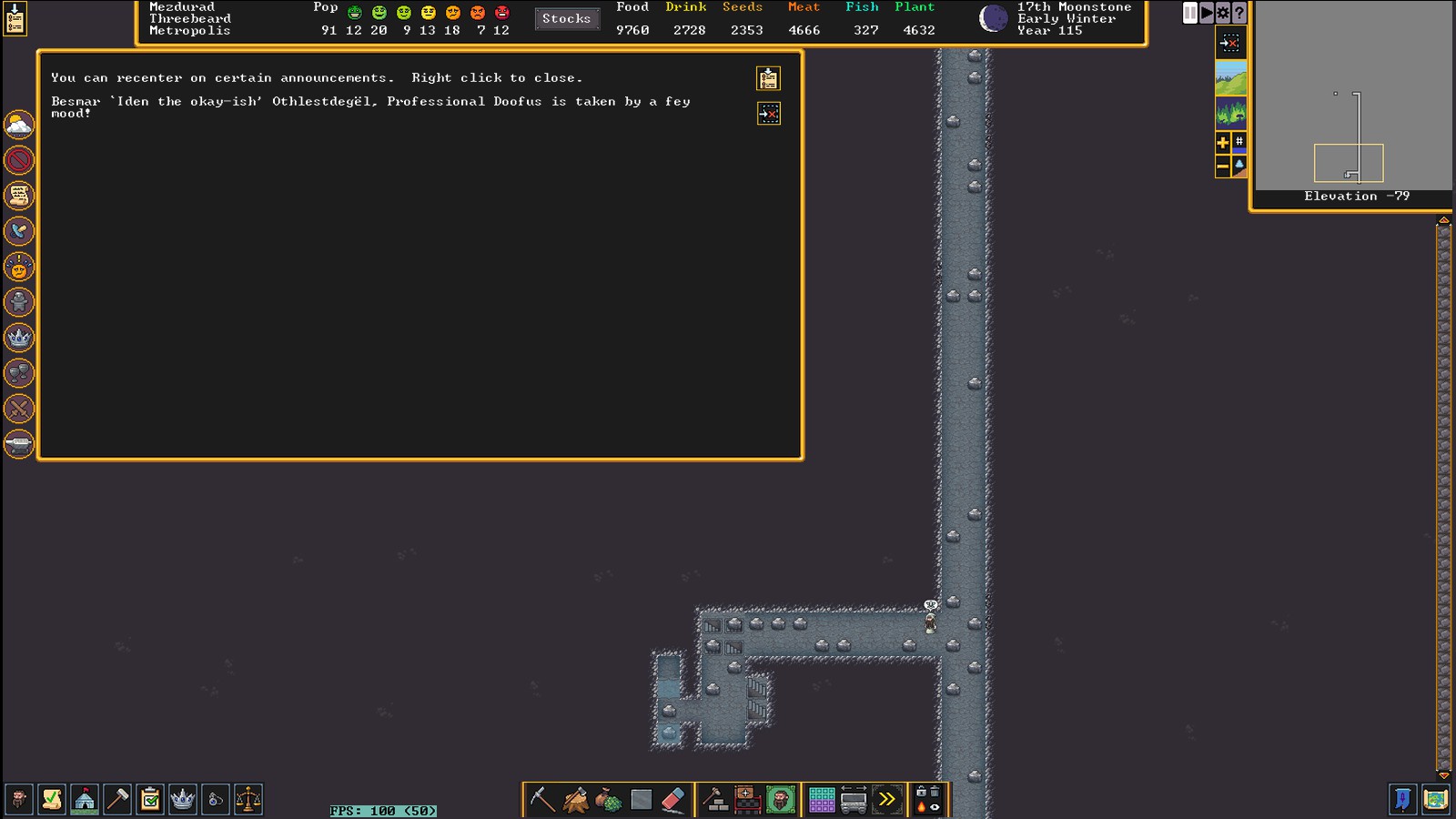Select the tree chopping axe tool
The height and width of the screenshot is (819, 1456).
pos(575,800)
